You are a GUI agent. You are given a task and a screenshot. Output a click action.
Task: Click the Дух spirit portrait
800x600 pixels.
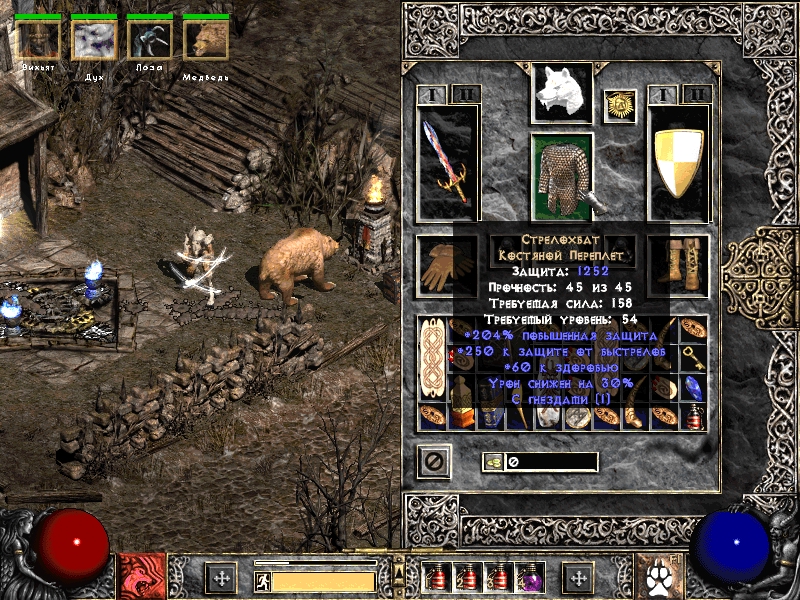(94, 40)
